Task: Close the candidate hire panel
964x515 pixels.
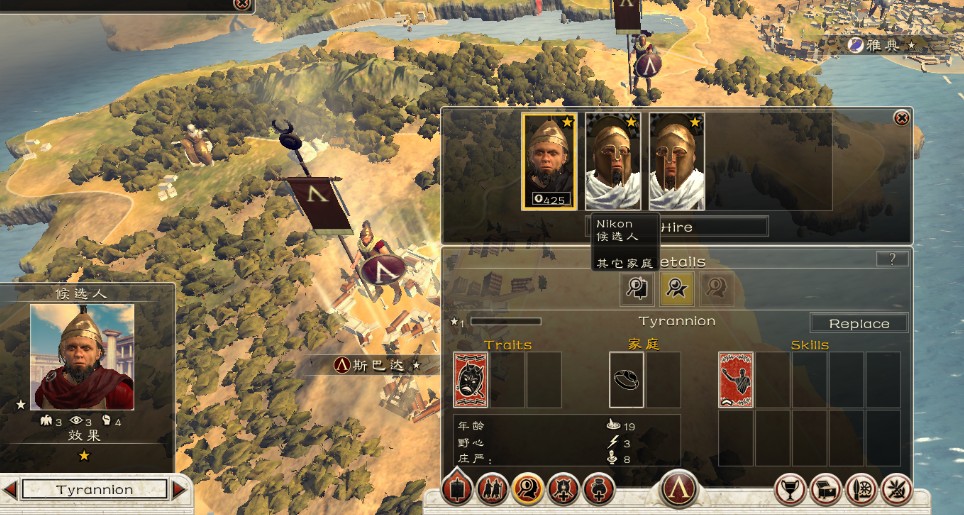Action: point(901,118)
